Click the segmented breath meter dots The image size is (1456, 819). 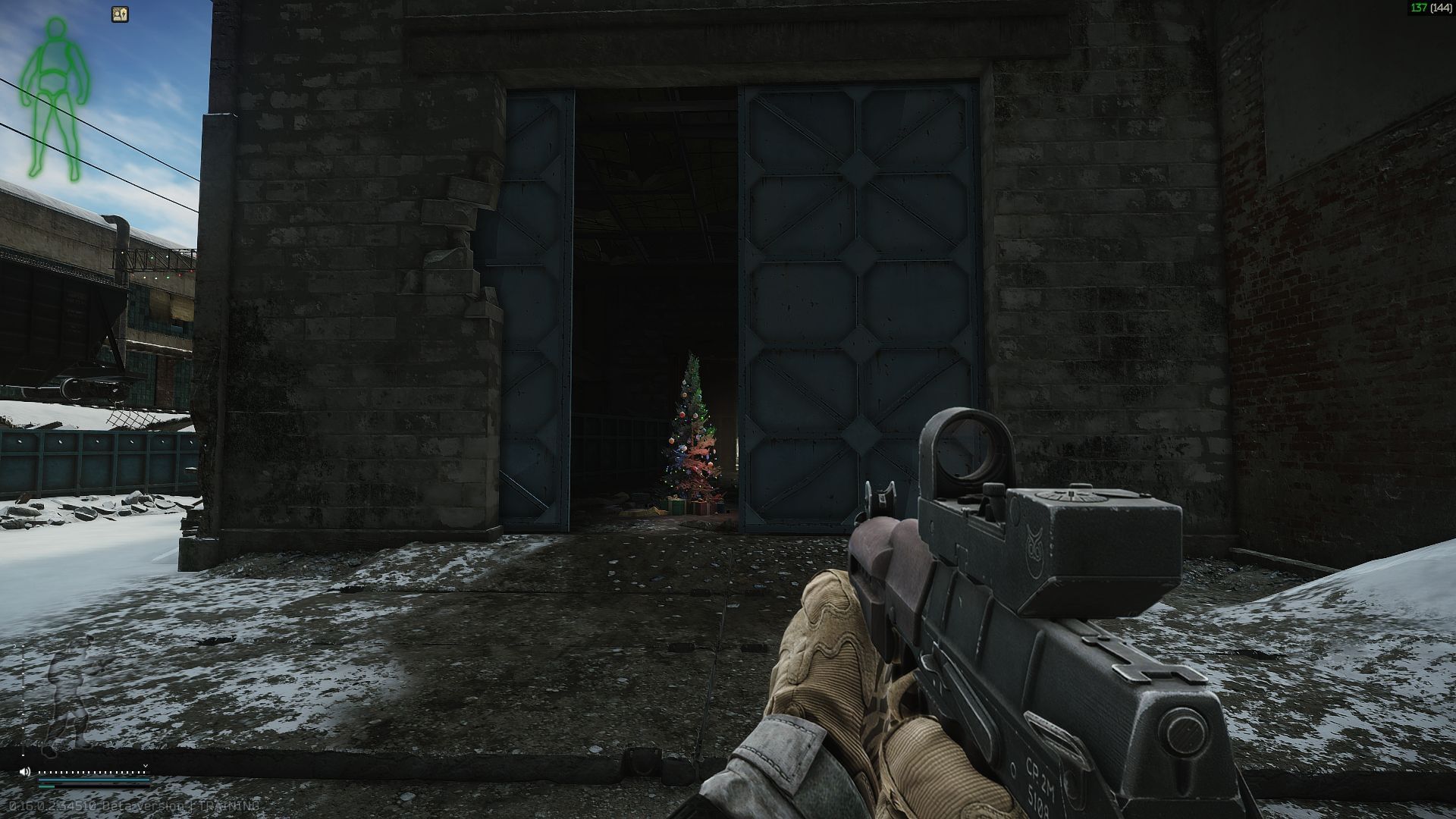[91, 772]
